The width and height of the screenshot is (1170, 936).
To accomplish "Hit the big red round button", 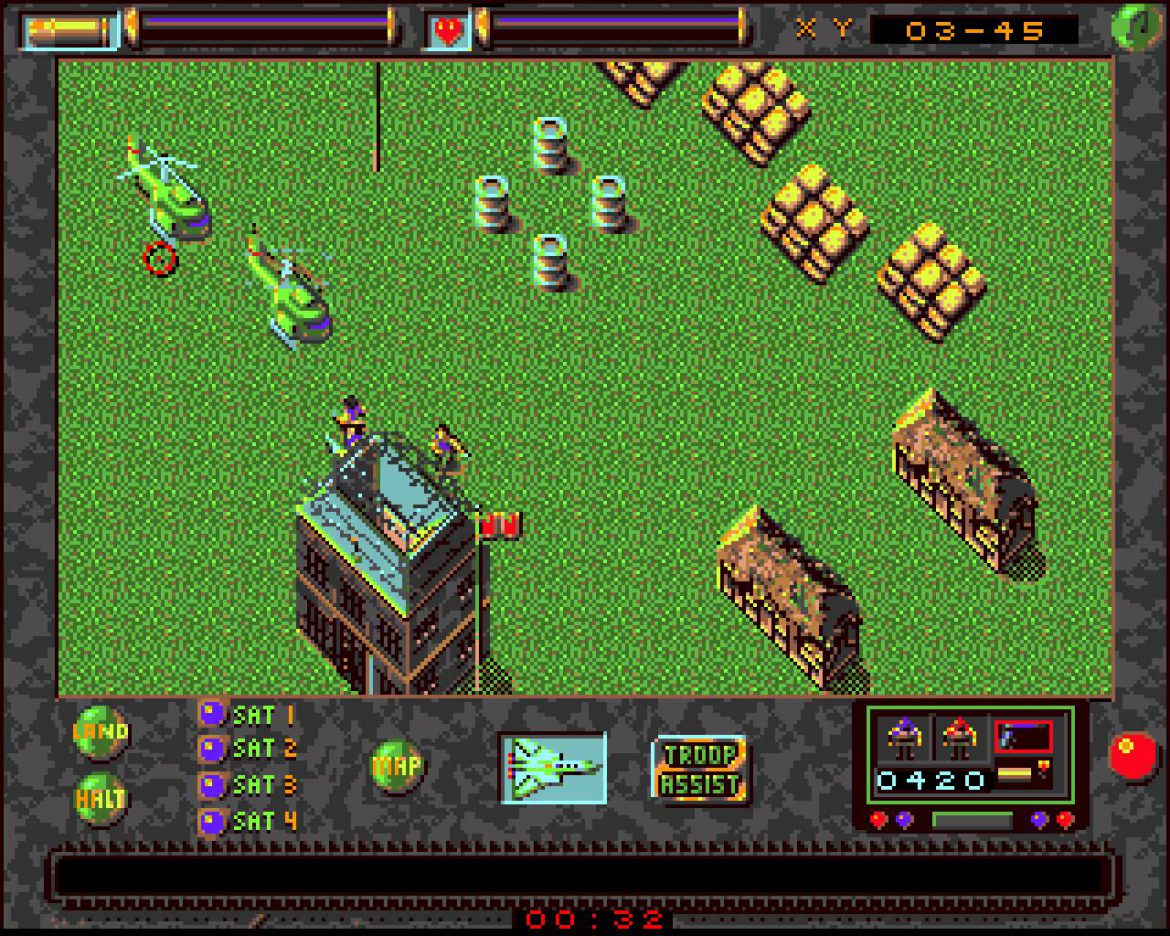I will point(1132,754).
